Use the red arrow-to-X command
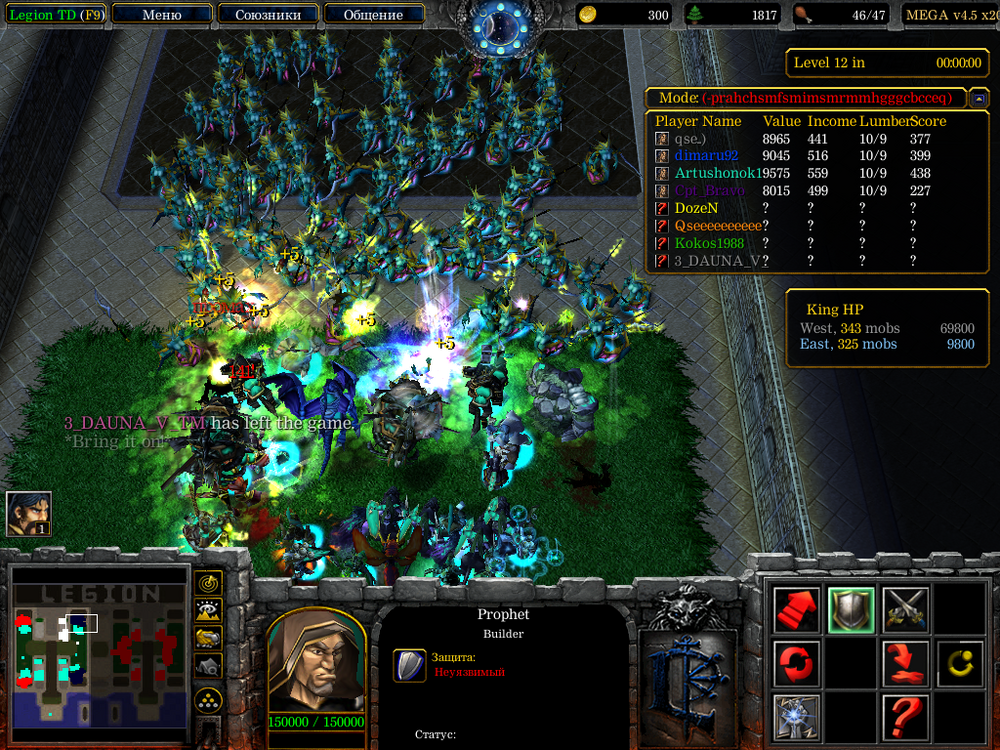 pyautogui.click(x=905, y=663)
